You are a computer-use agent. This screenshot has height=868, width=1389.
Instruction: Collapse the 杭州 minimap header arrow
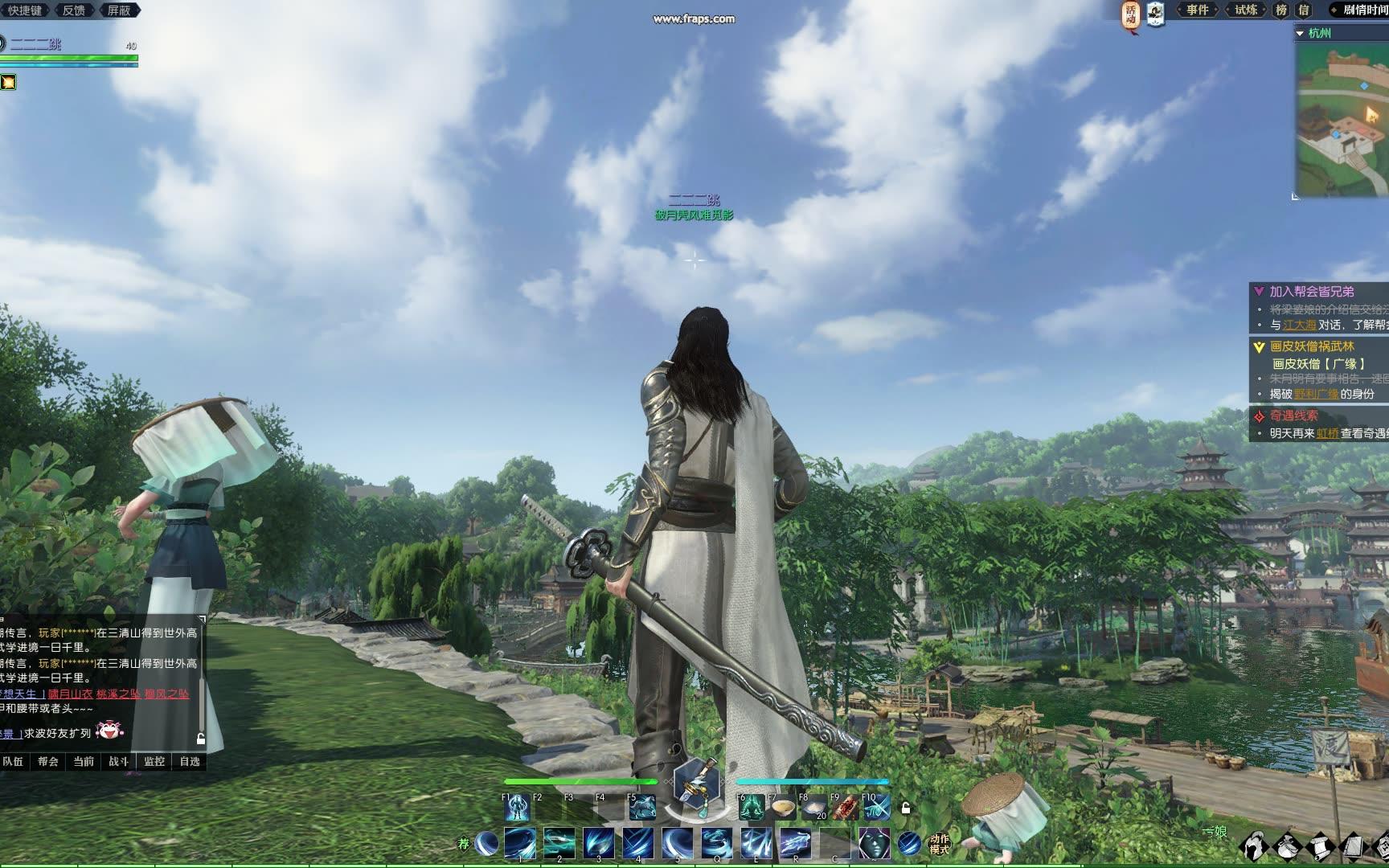pos(1300,33)
